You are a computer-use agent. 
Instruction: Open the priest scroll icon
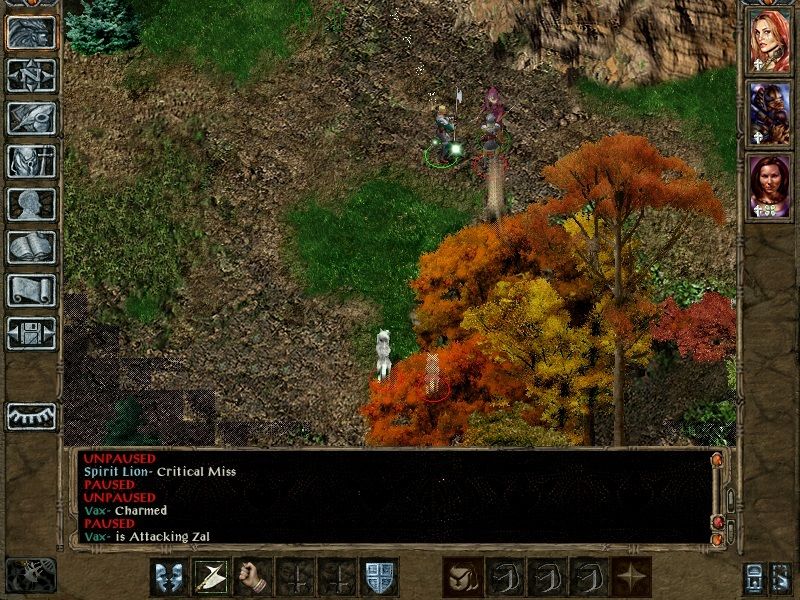click(x=31, y=290)
